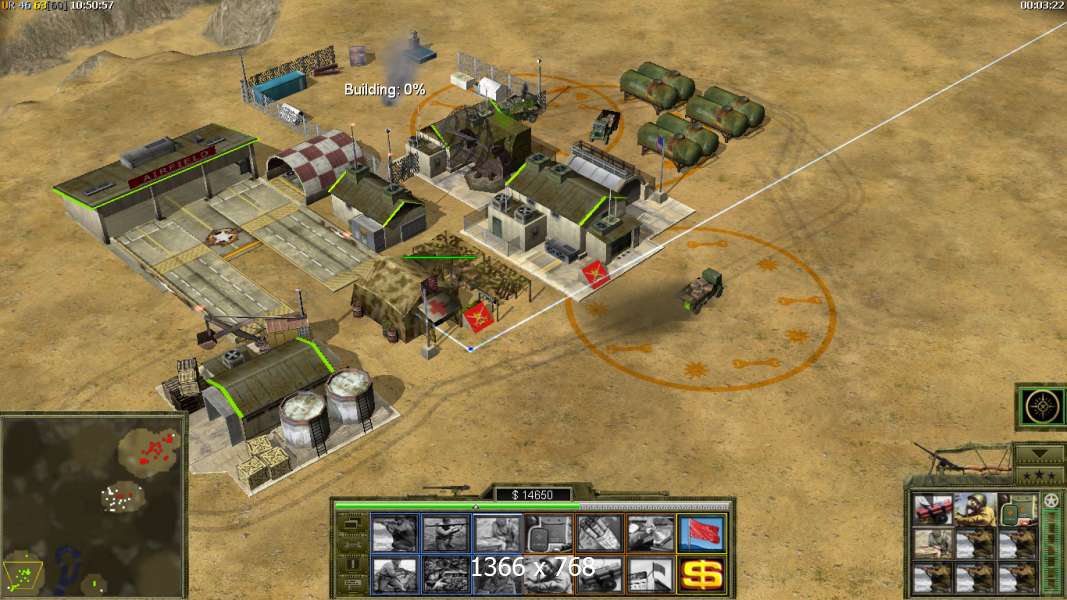Click the star emblem above the green bar
This screenshot has width=1067, height=600.
pyautogui.click(x=1051, y=500)
